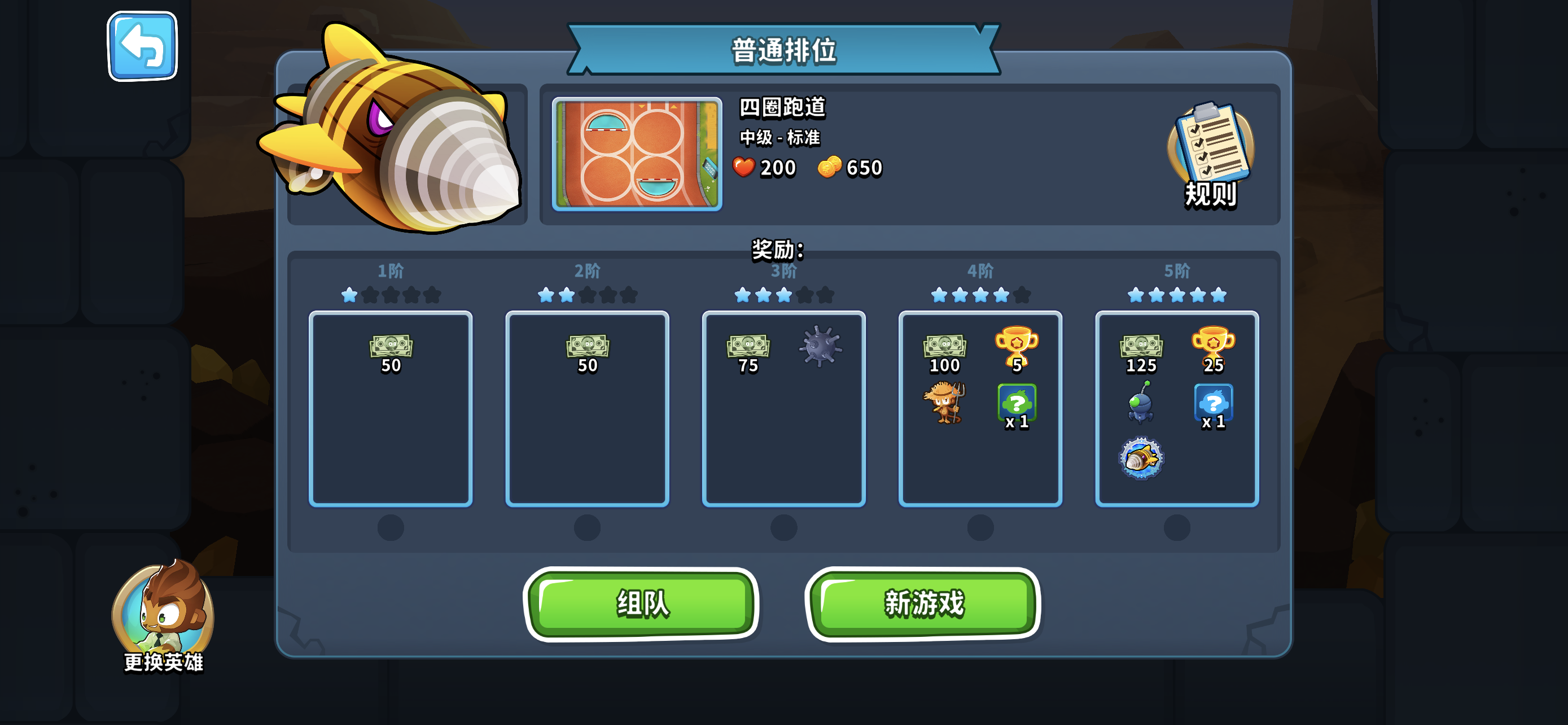Click the heart health icon showing 200
The image size is (1568, 725).
tap(744, 167)
